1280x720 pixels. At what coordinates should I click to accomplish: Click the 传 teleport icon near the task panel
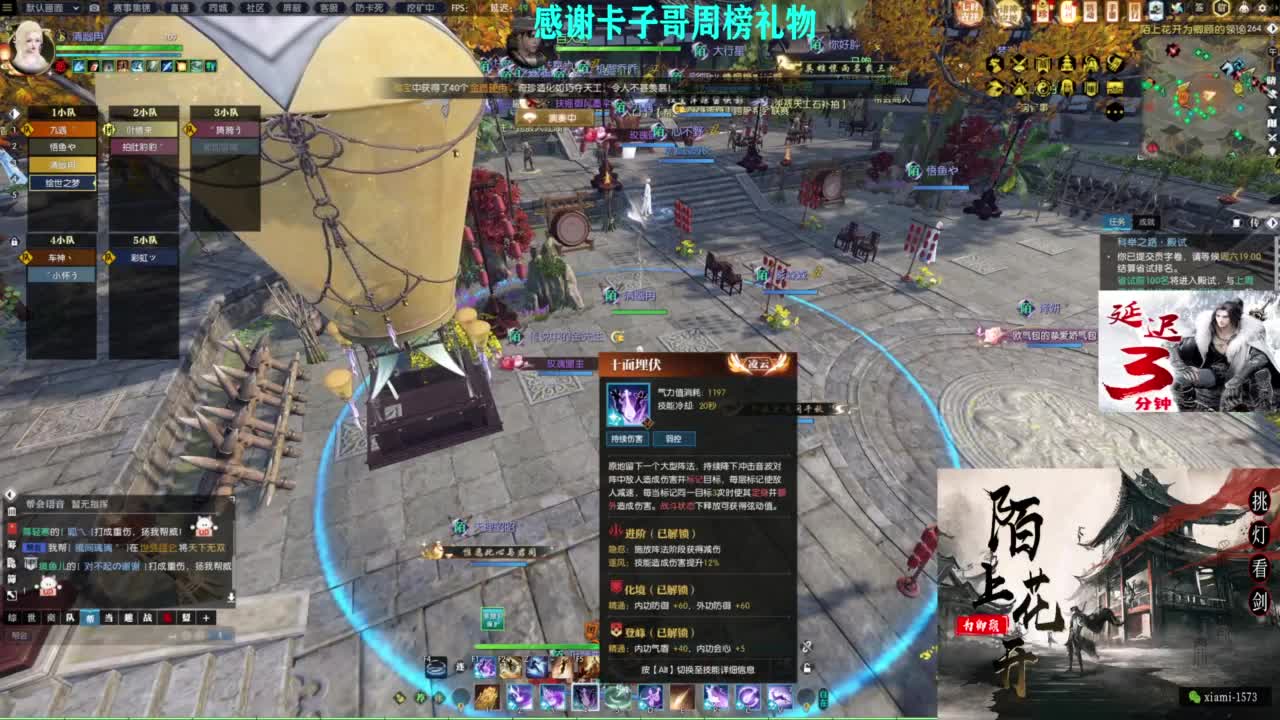click(1254, 223)
